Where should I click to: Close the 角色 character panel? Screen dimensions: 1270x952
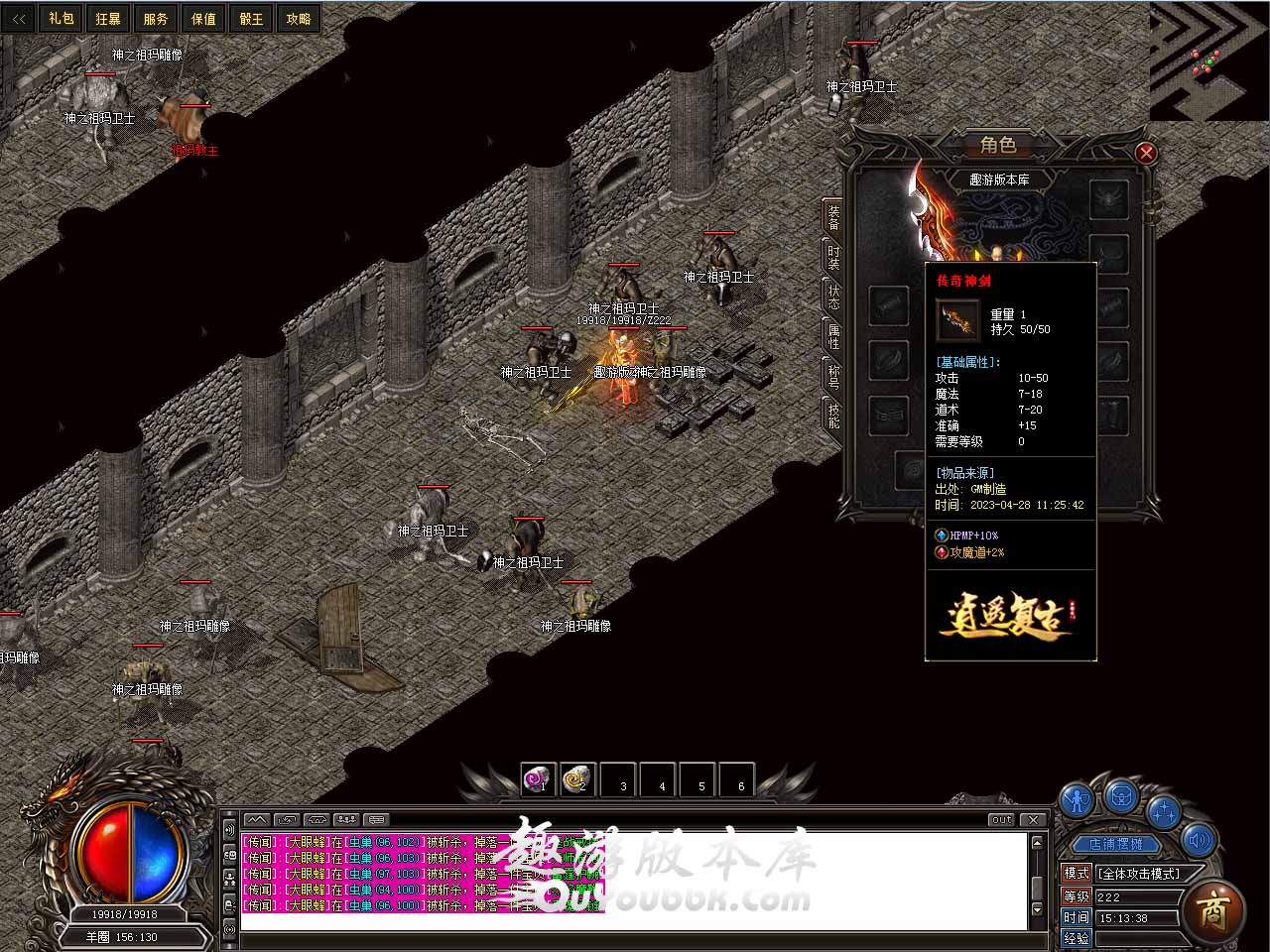[x=1146, y=153]
